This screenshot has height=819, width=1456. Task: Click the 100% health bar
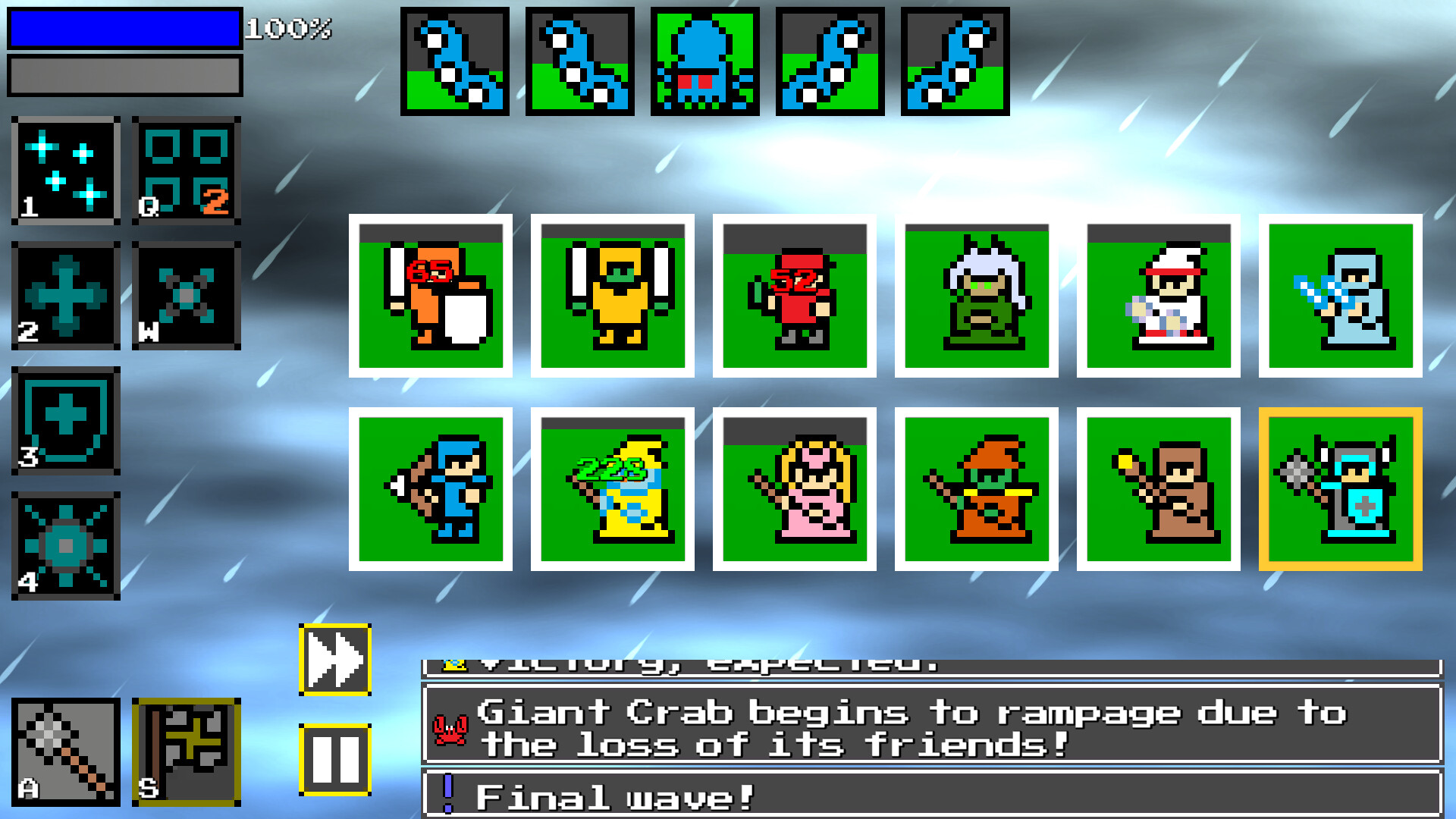[124, 28]
